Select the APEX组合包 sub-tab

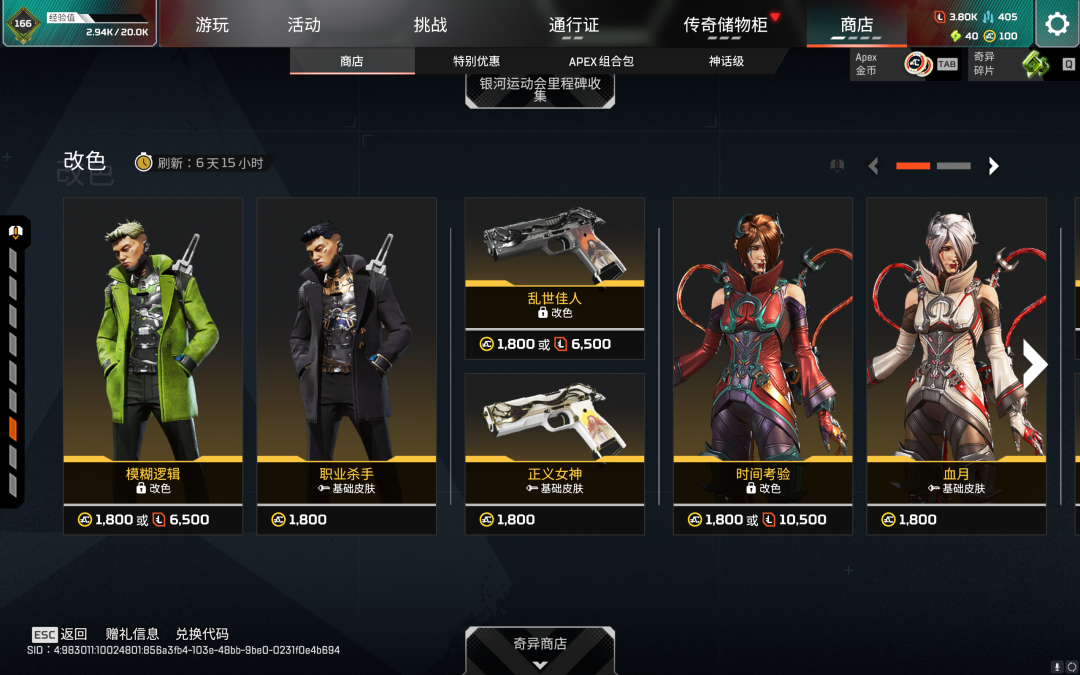pos(601,61)
